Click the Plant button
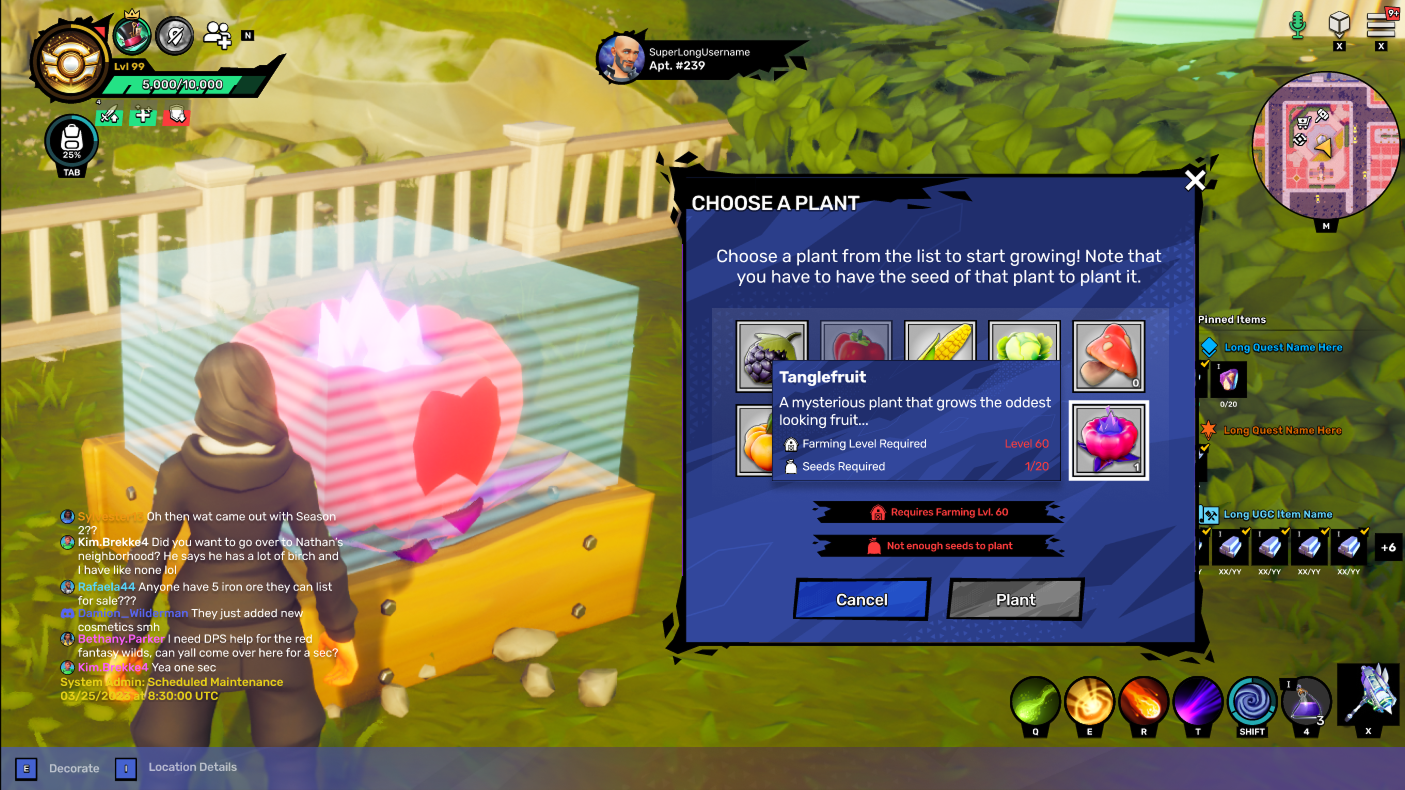 (1015, 599)
